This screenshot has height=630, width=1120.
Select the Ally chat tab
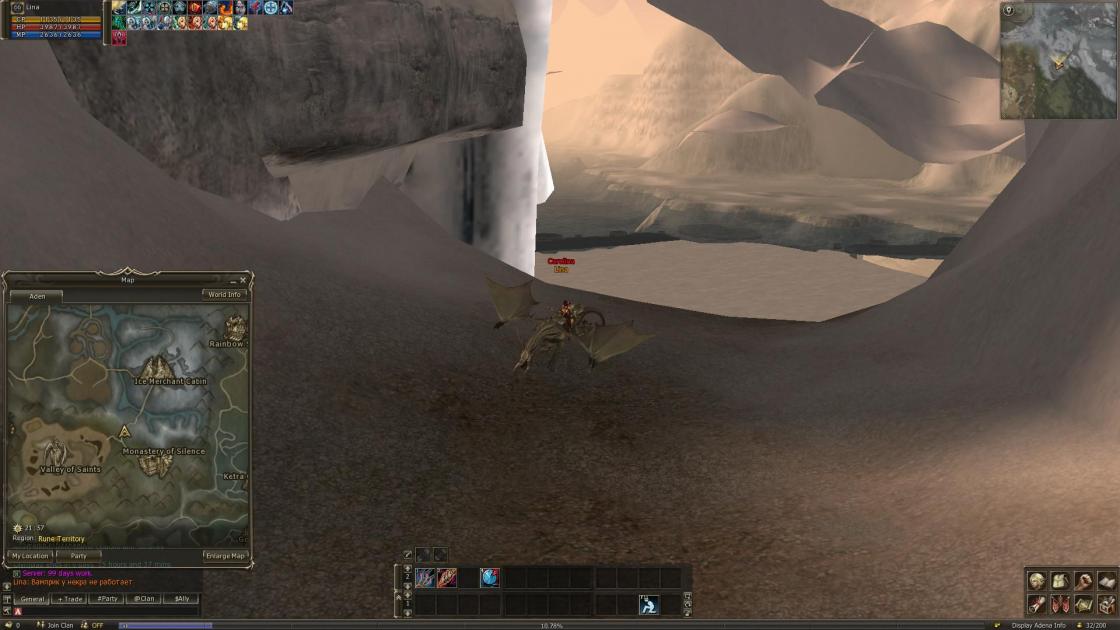click(181, 599)
